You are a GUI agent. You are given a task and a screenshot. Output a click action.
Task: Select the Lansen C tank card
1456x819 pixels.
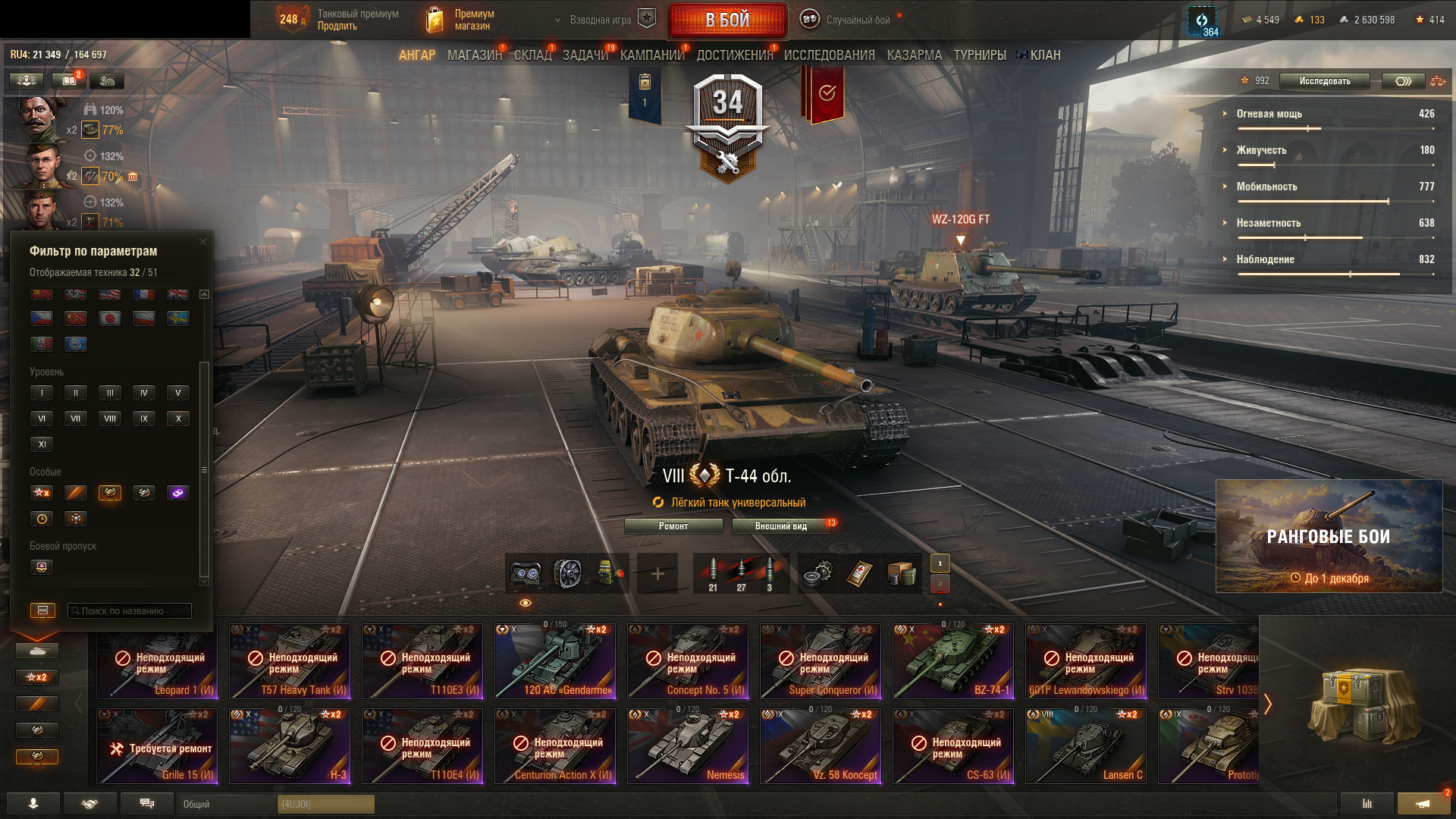(1086, 746)
